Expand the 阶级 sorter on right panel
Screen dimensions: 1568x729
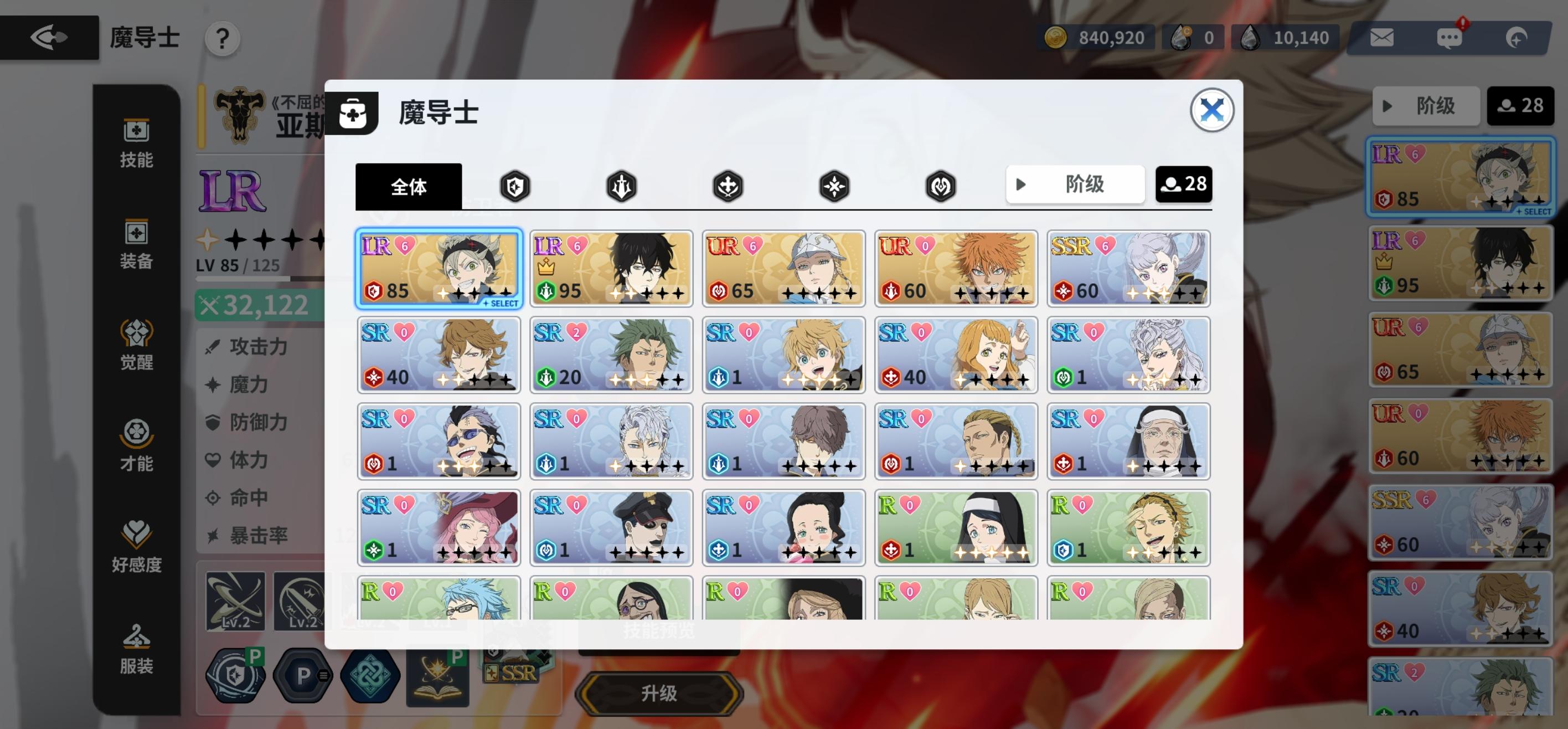point(1426,106)
